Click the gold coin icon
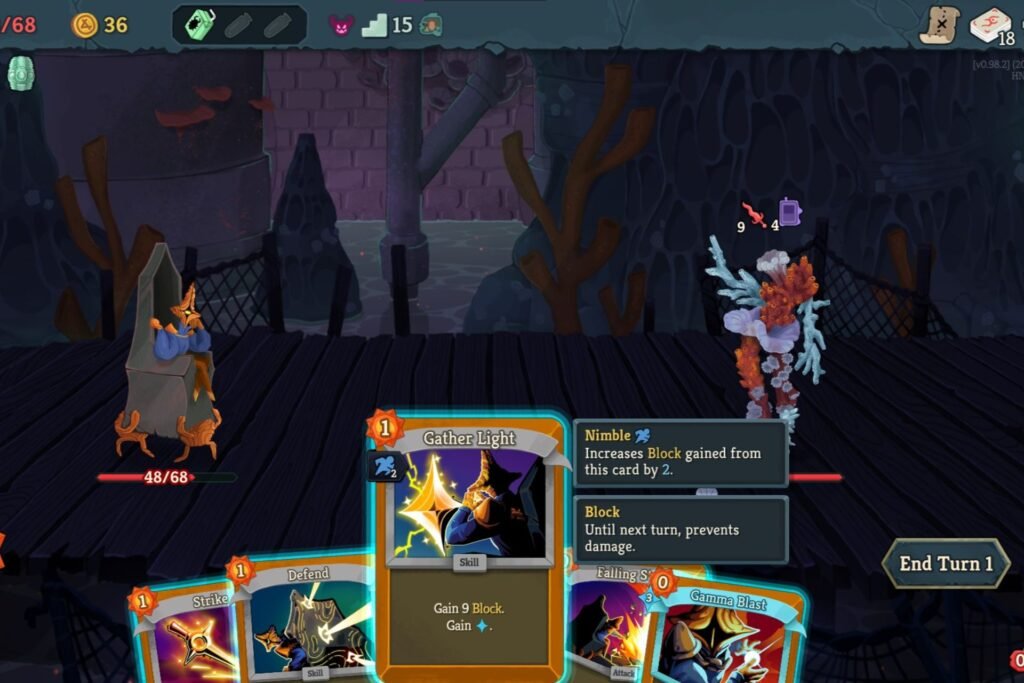This screenshot has width=1024, height=683. point(85,25)
